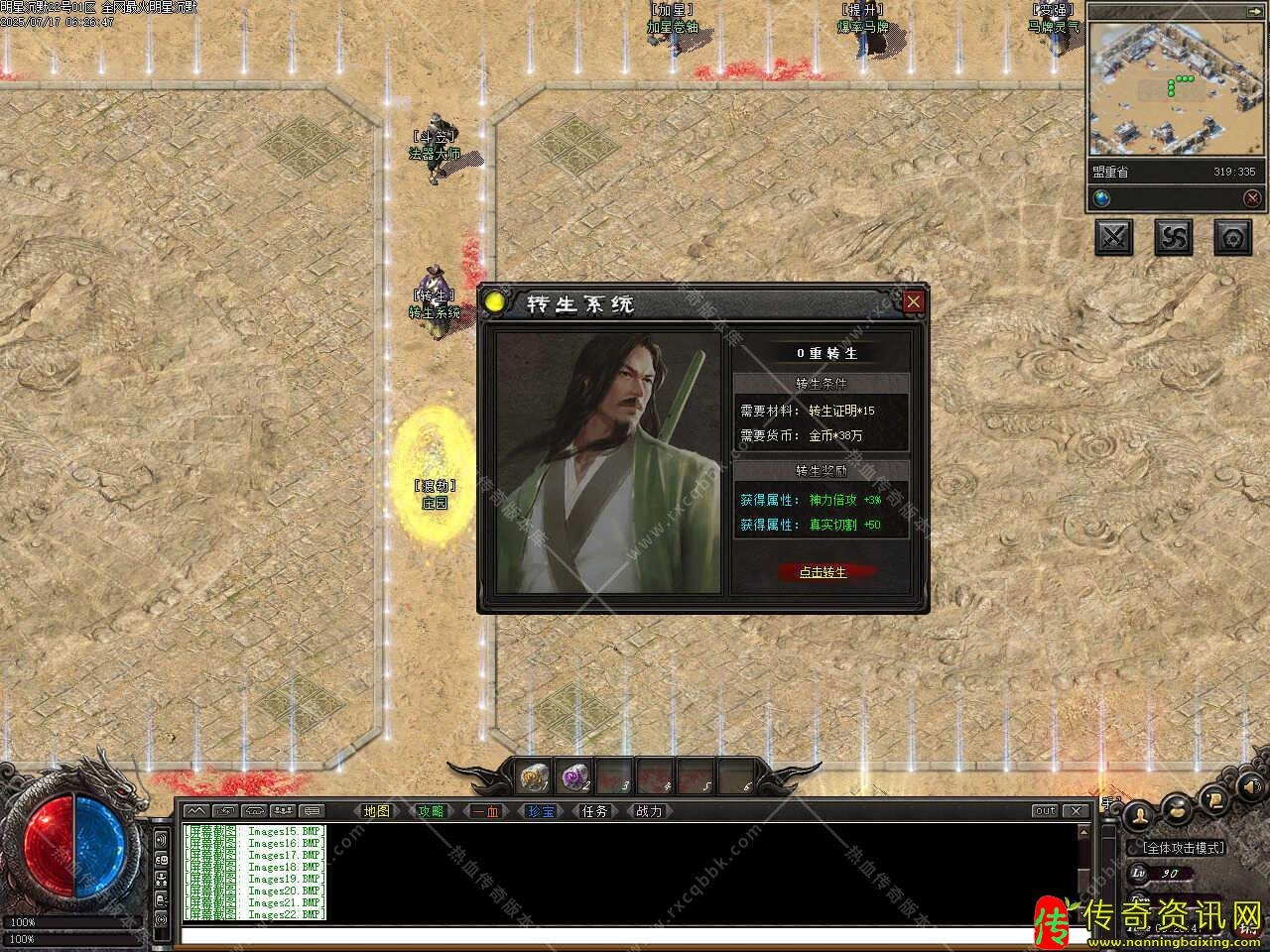Close the chat panel with X button
The width and height of the screenshot is (1270, 952).
click(1078, 811)
